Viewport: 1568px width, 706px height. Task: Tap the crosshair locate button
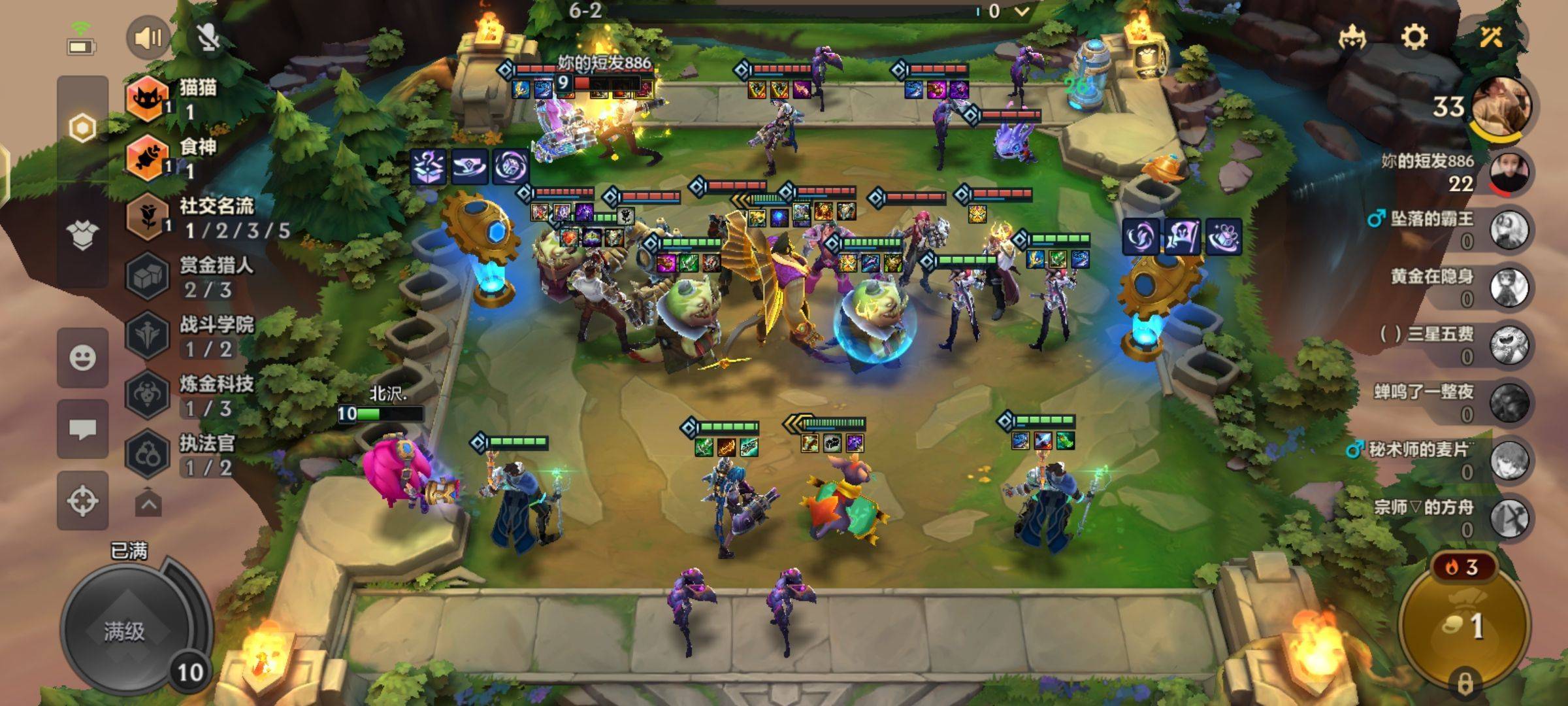(x=82, y=501)
